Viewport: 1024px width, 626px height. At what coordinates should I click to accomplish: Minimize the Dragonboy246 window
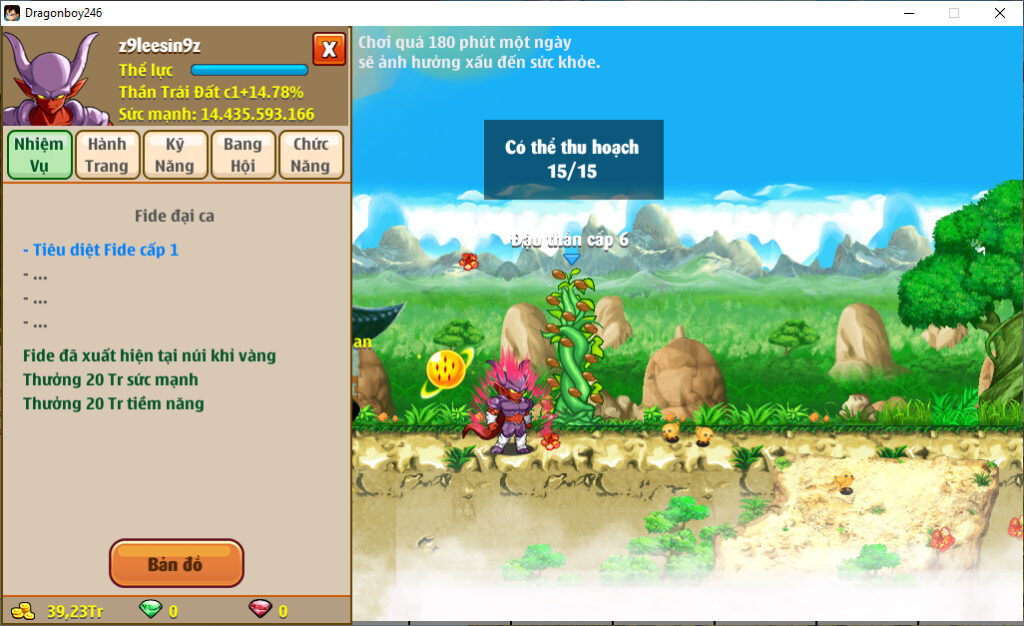[x=909, y=13]
